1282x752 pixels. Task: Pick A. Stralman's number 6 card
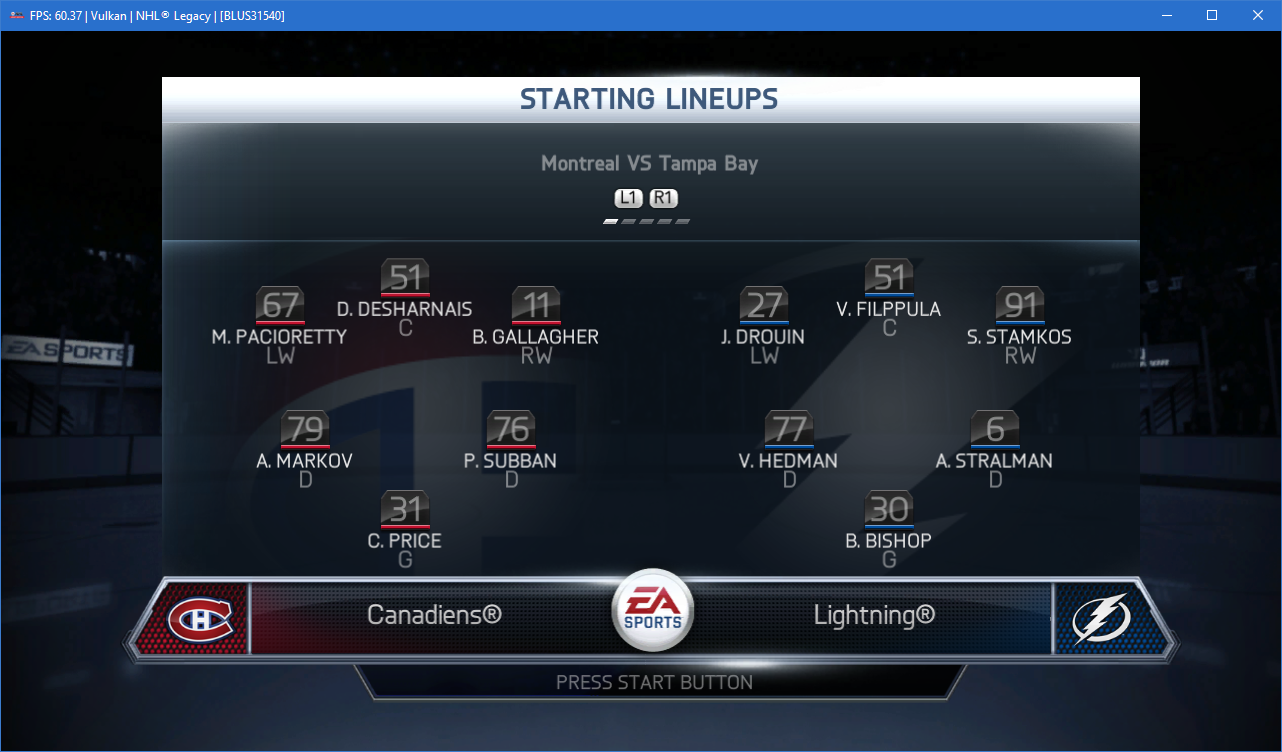pos(995,429)
